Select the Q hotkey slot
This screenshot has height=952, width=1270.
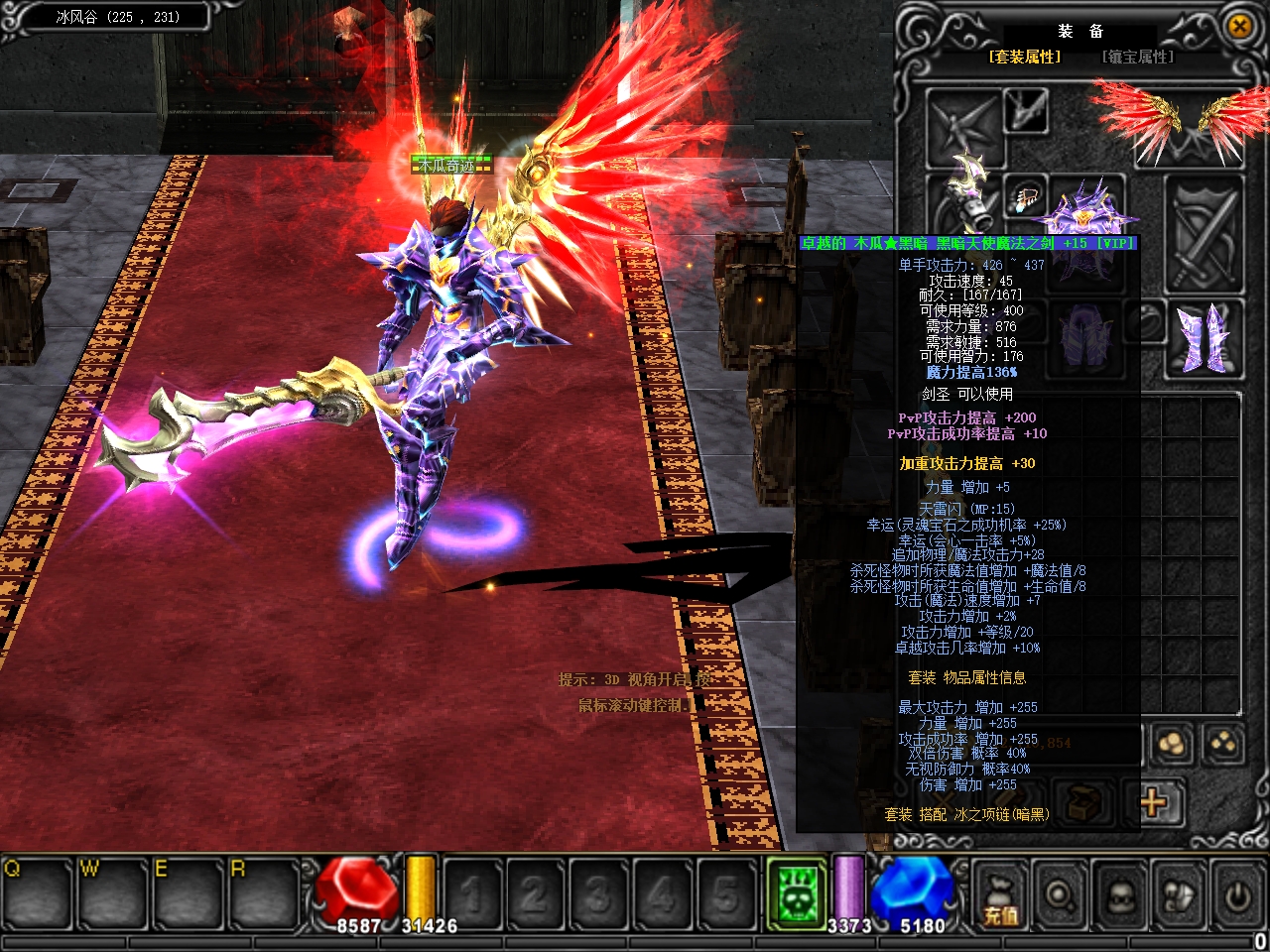(38, 892)
